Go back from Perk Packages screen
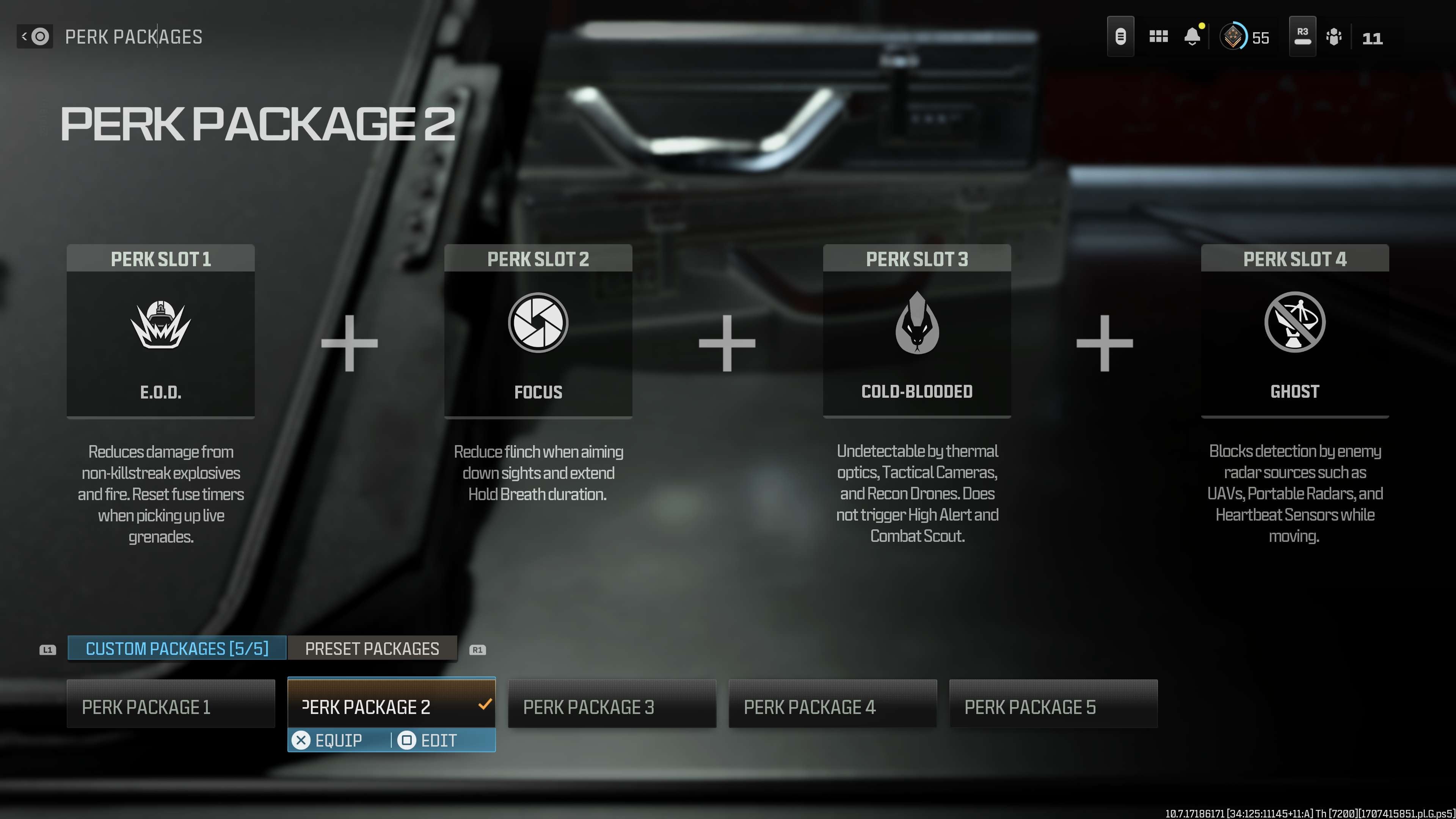The width and height of the screenshot is (1456, 819). point(35,37)
